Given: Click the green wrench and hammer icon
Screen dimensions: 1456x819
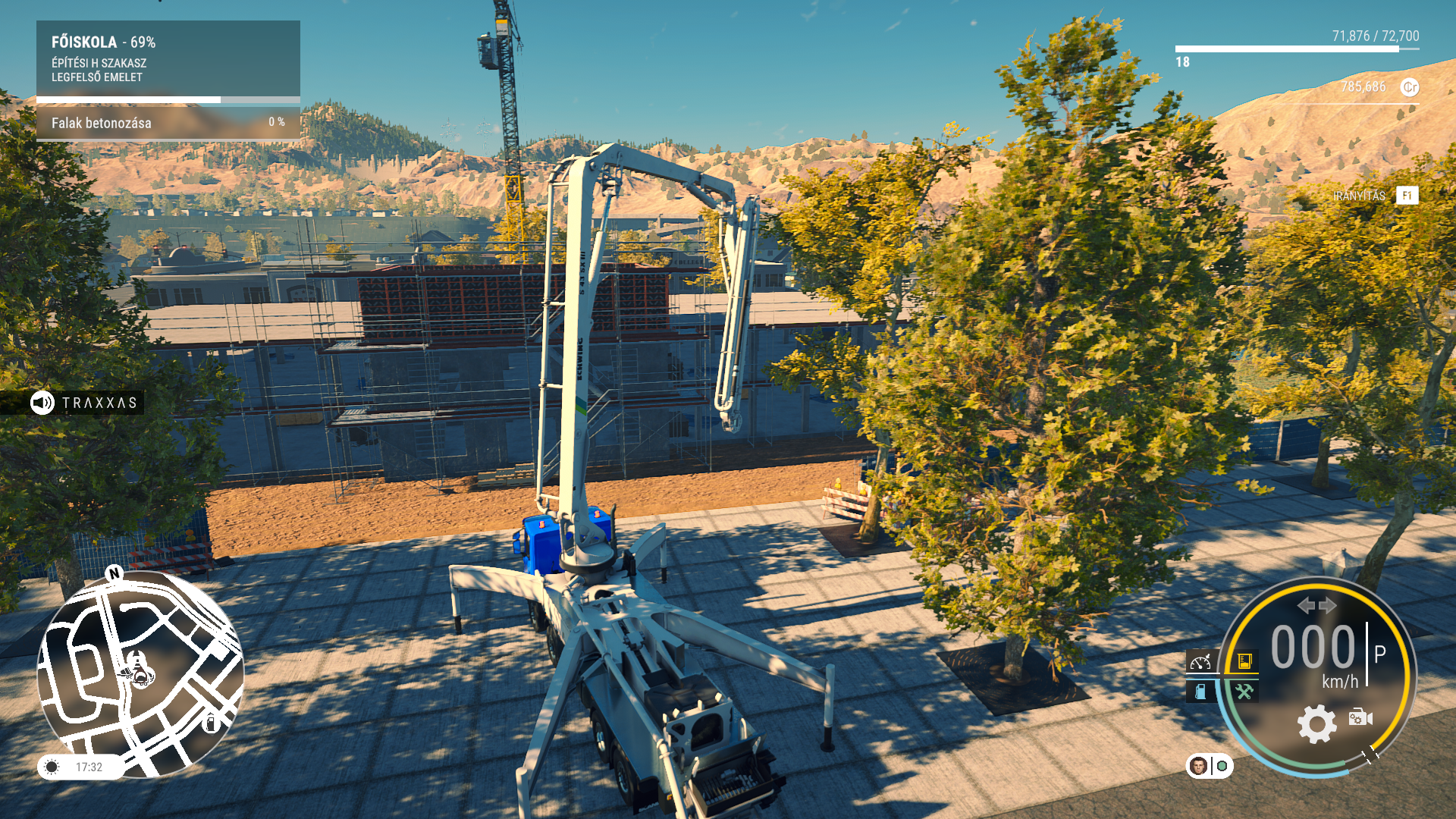Looking at the screenshot, I should point(1244,692).
